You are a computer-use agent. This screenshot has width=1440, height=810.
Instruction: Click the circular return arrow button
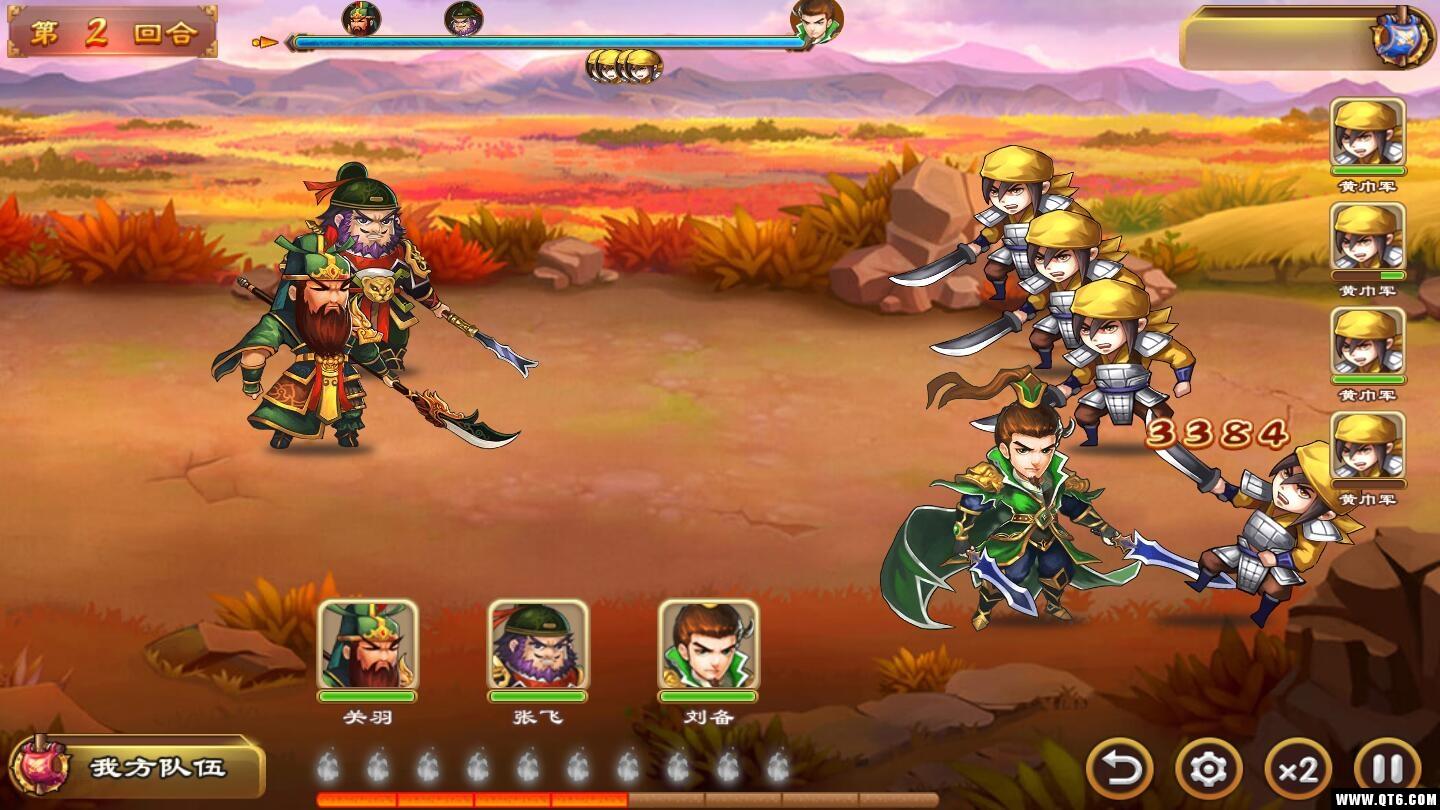[1119, 768]
